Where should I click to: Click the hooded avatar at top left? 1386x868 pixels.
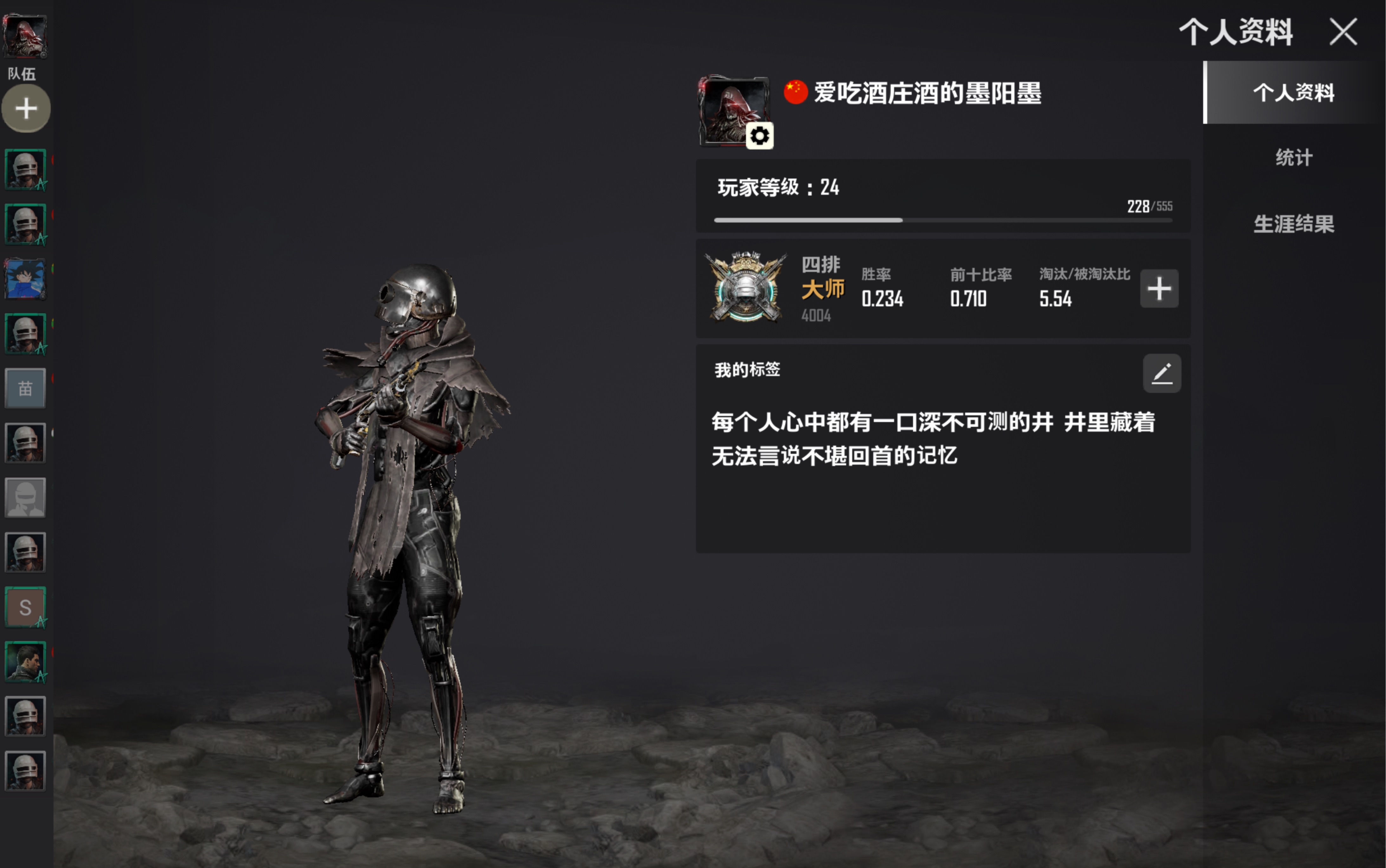pyautogui.click(x=25, y=36)
